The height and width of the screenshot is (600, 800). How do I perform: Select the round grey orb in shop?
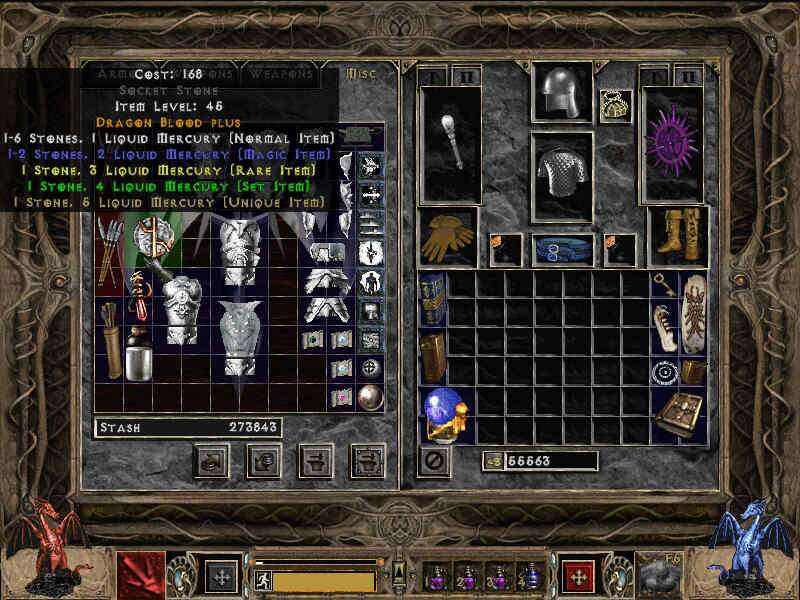pyautogui.click(x=369, y=396)
